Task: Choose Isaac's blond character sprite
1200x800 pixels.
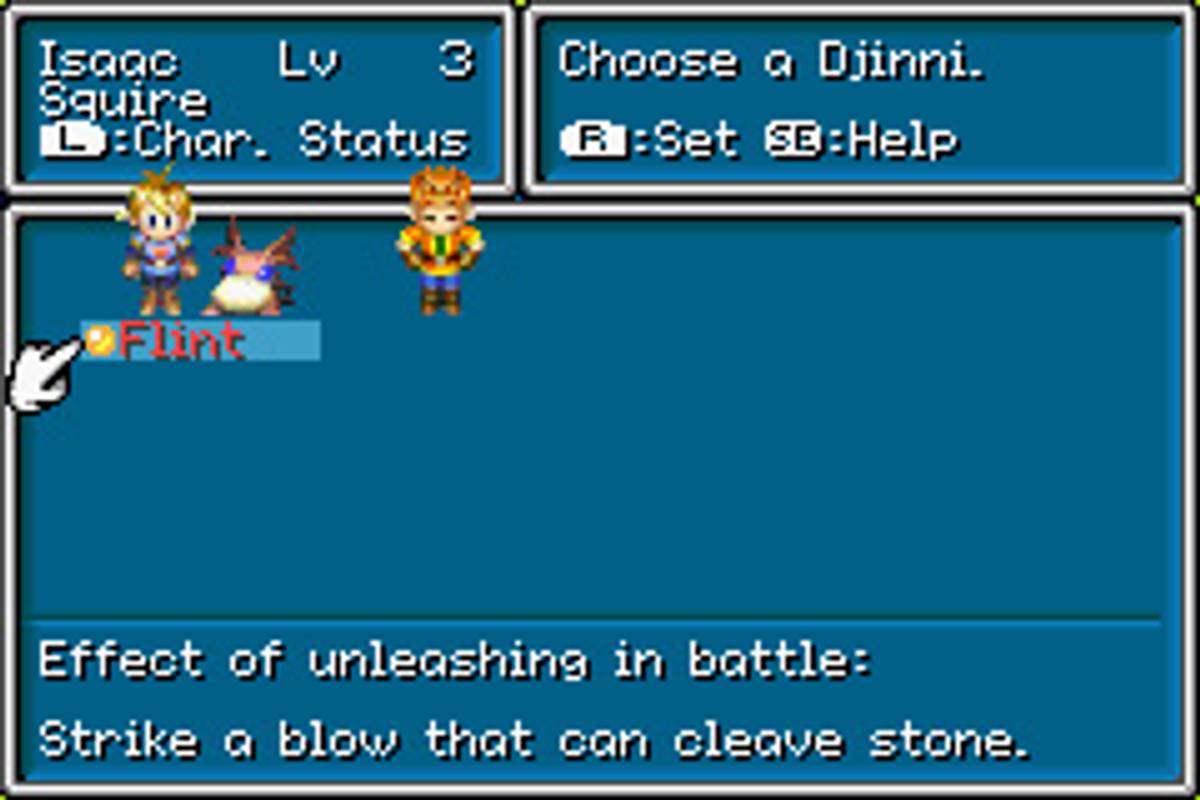Action: tap(158, 250)
